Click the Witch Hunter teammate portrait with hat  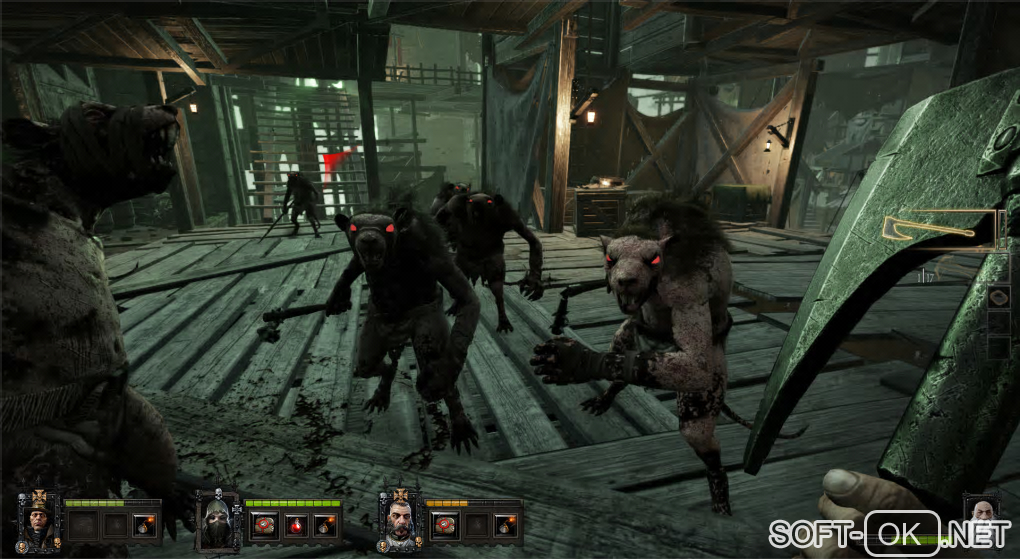39,520
